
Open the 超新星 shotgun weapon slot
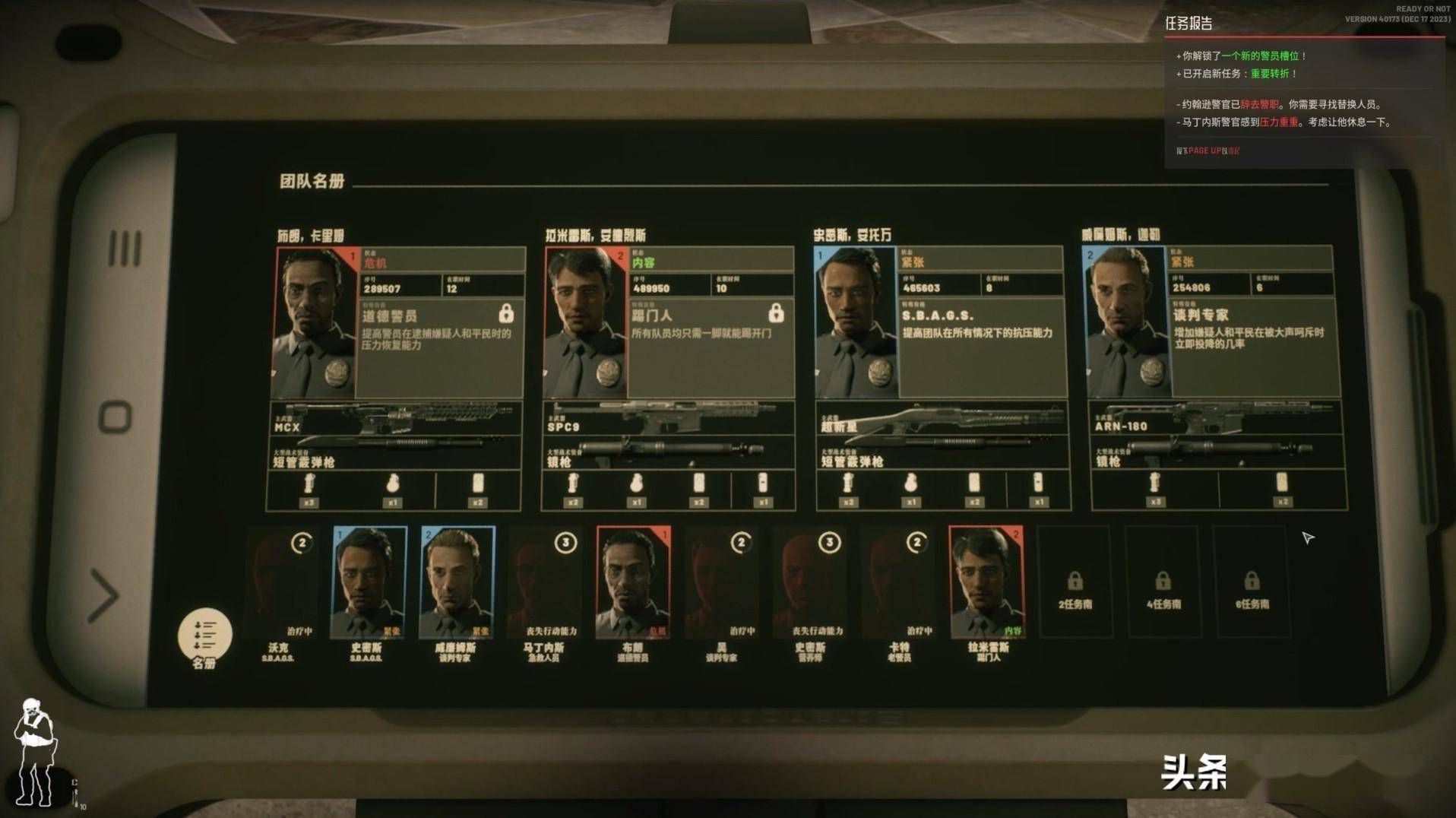[x=942, y=417]
